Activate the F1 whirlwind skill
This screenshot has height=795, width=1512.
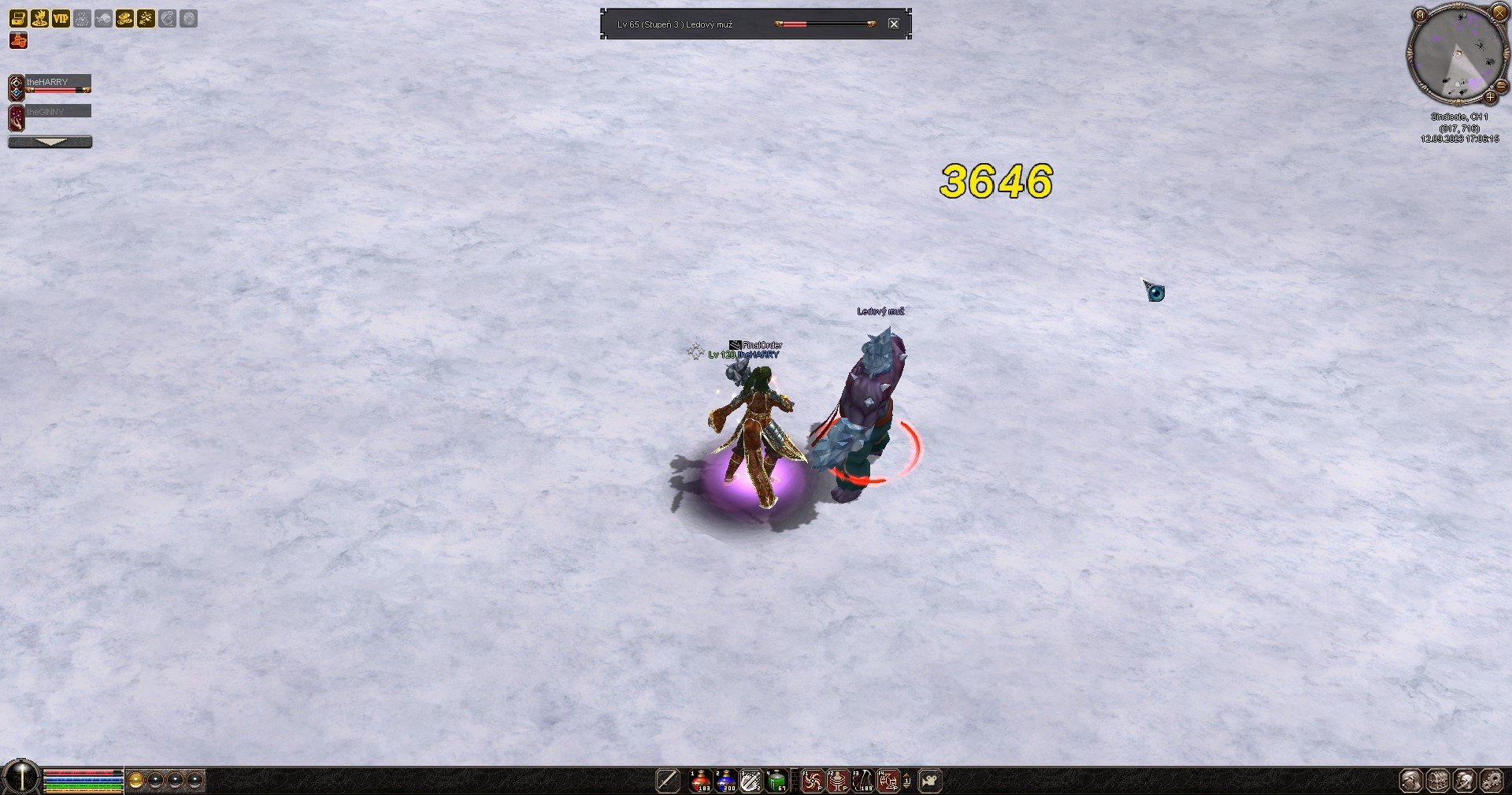(x=813, y=781)
